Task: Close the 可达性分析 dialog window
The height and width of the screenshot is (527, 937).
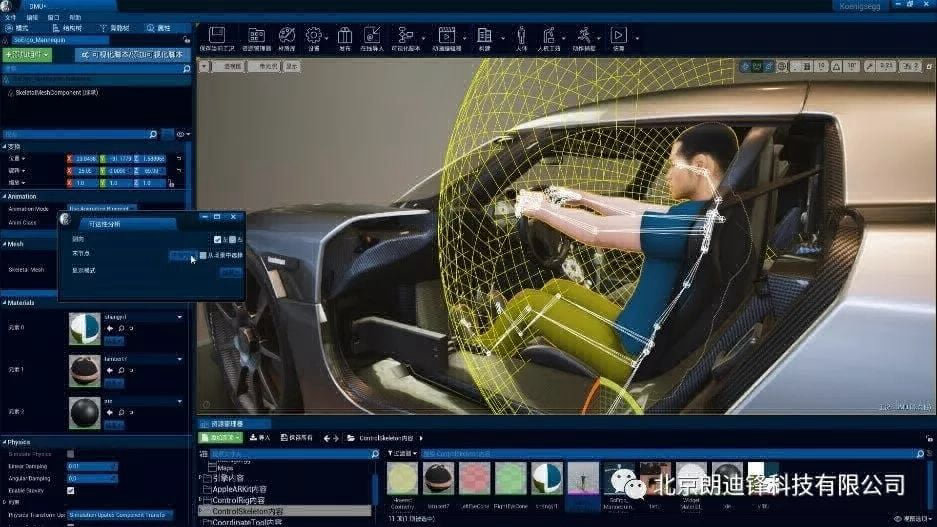Action: tap(234, 216)
